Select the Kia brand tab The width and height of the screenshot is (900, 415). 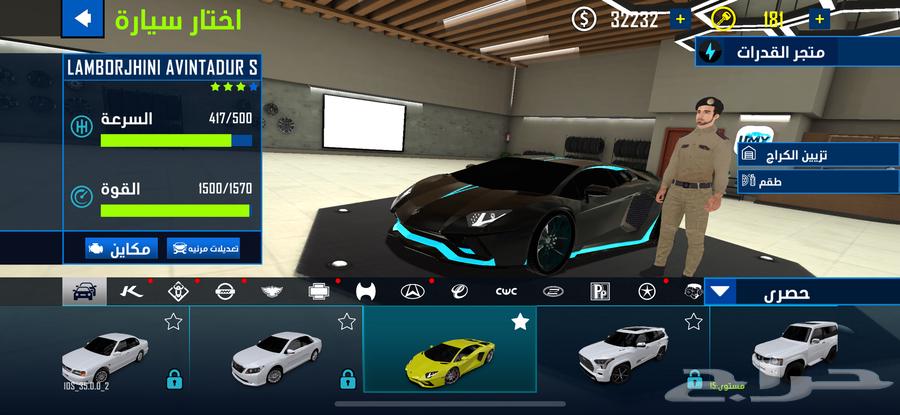[x=131, y=292]
